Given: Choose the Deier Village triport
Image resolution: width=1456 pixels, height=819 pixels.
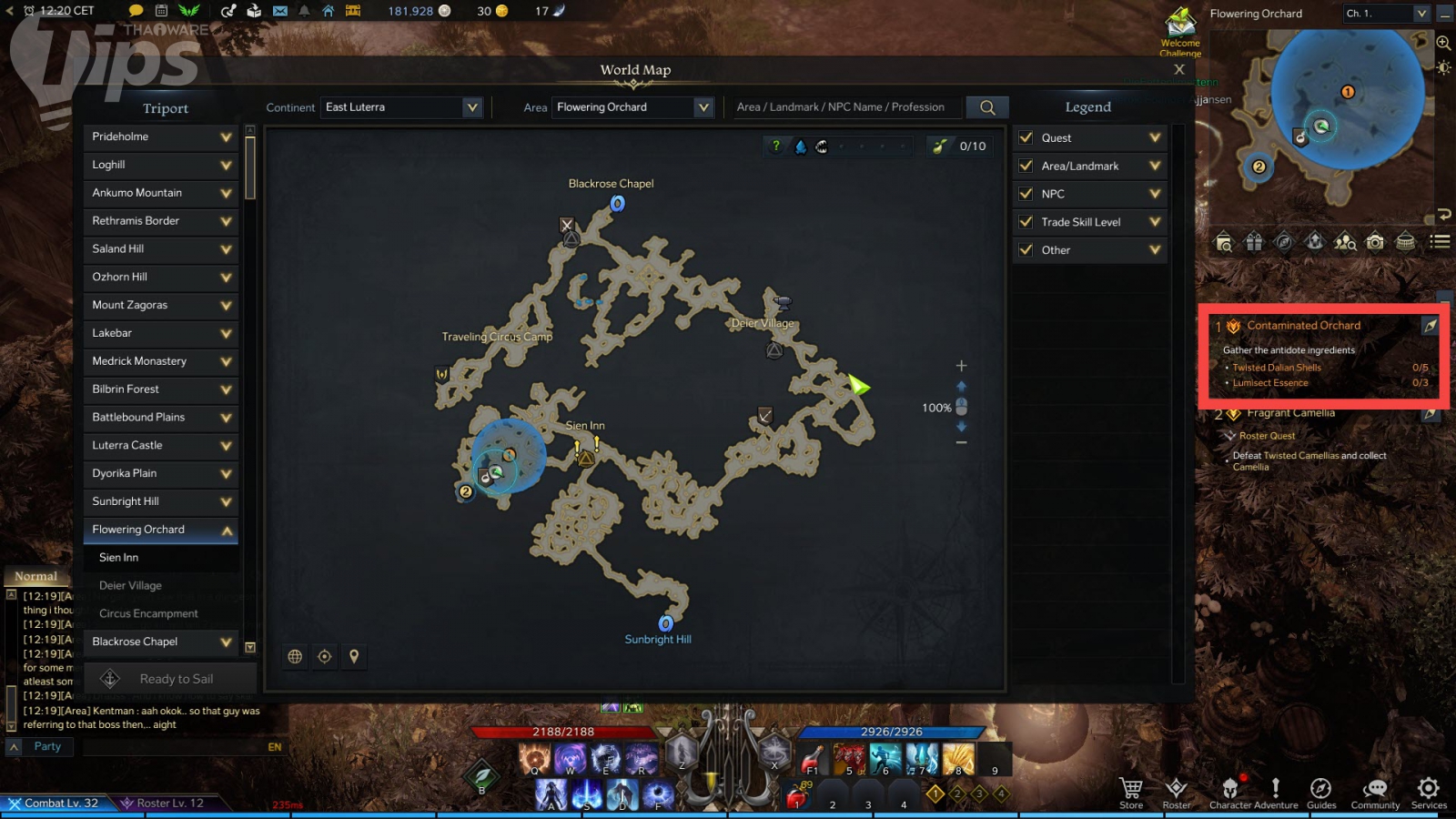Looking at the screenshot, I should 130,586.
